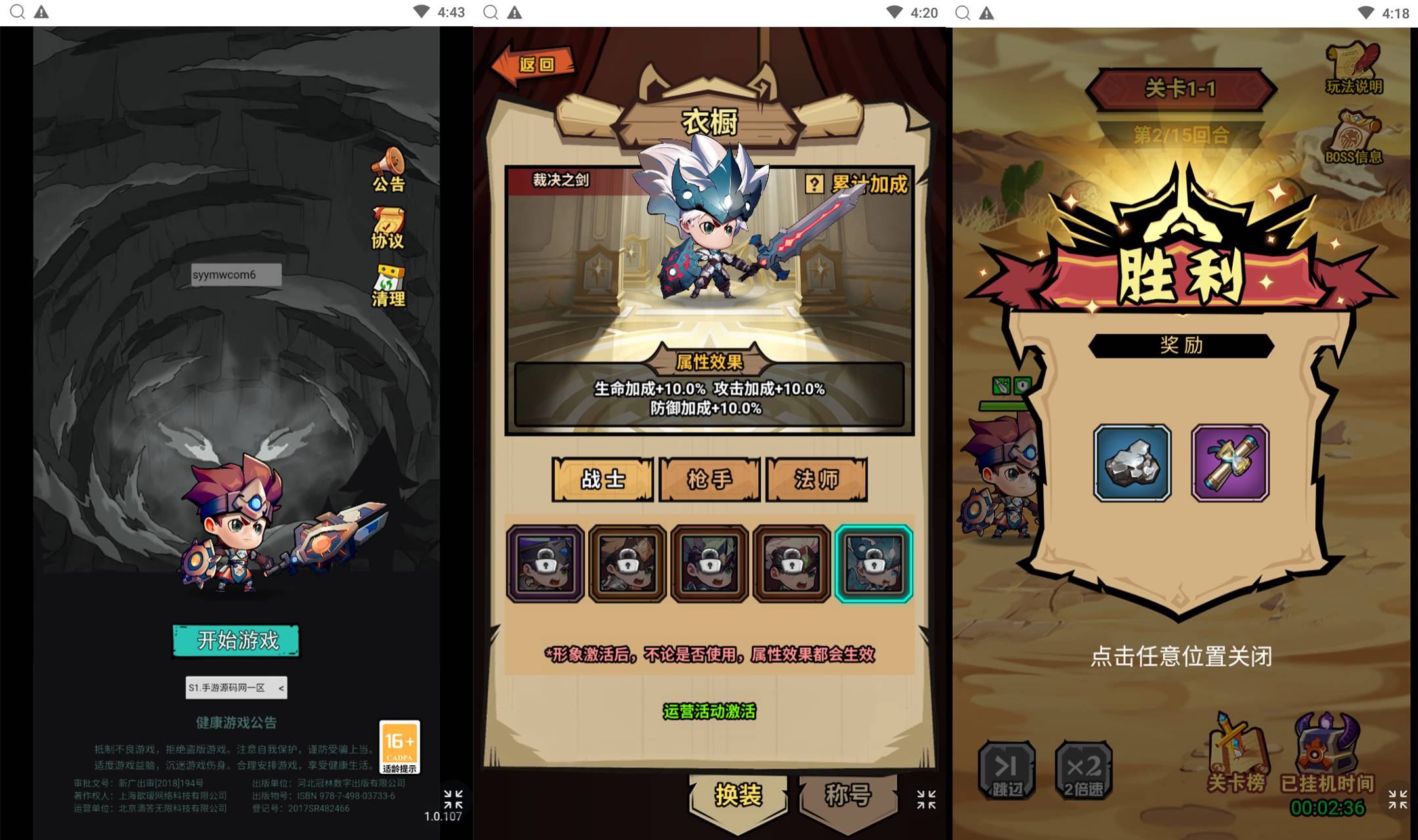Screen dimensions: 1418x840
Task: Open the 称号 title tab
Action: (x=848, y=795)
